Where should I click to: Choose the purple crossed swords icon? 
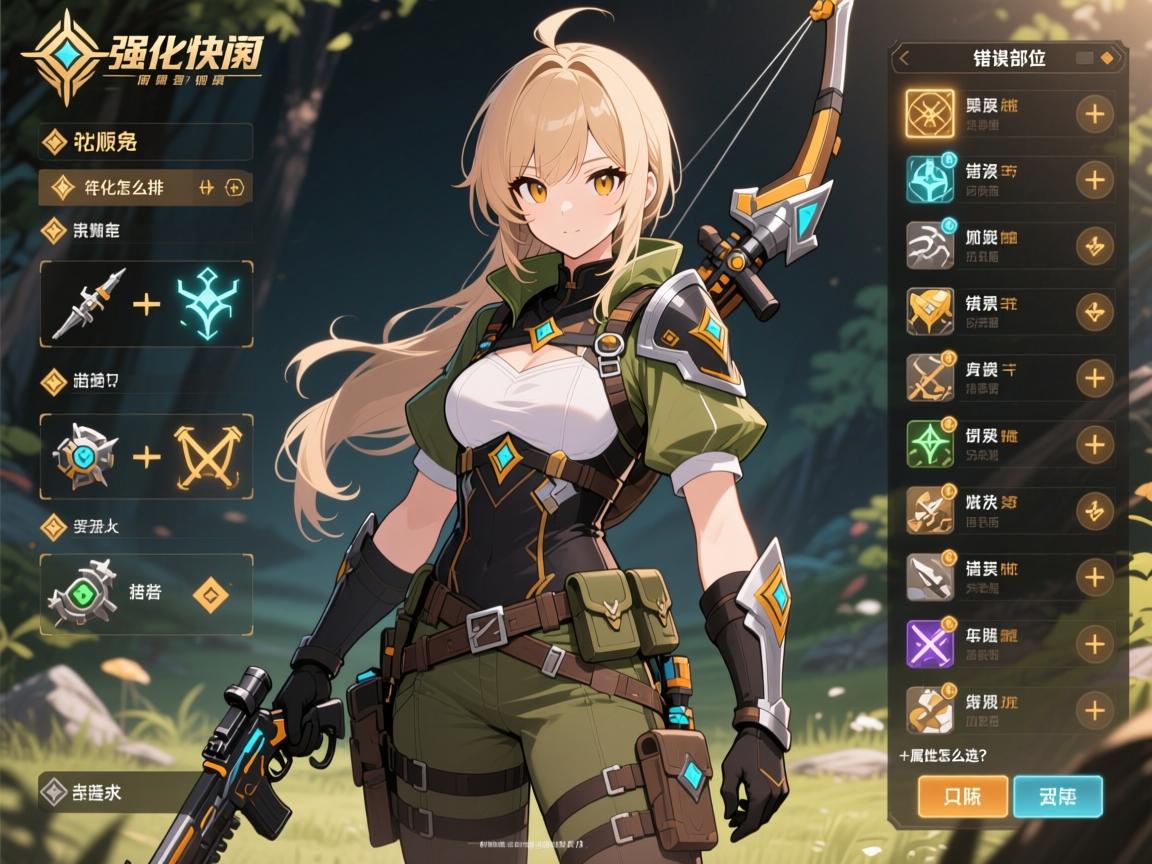coord(930,643)
